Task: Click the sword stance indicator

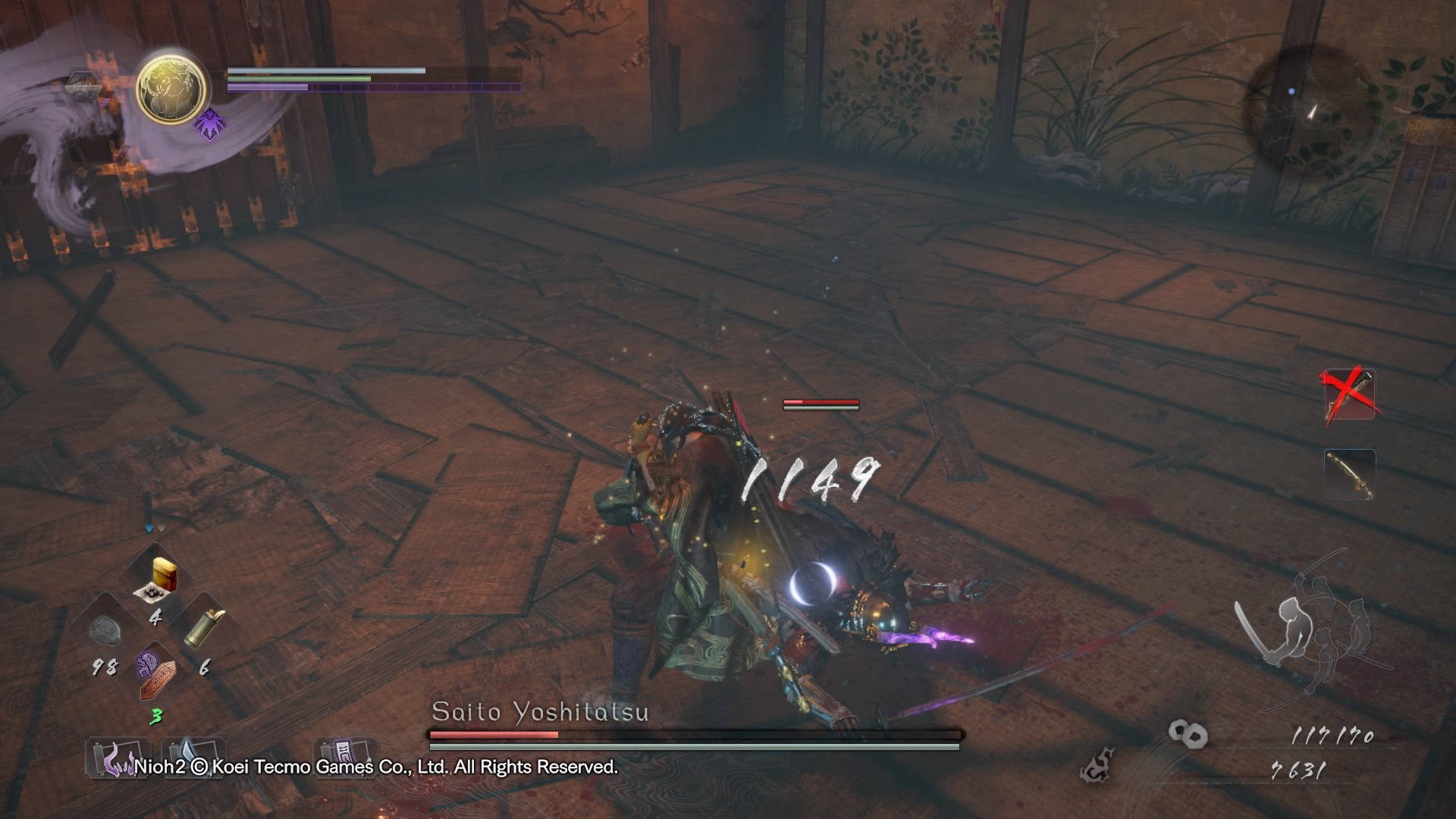Action: tap(1310, 622)
